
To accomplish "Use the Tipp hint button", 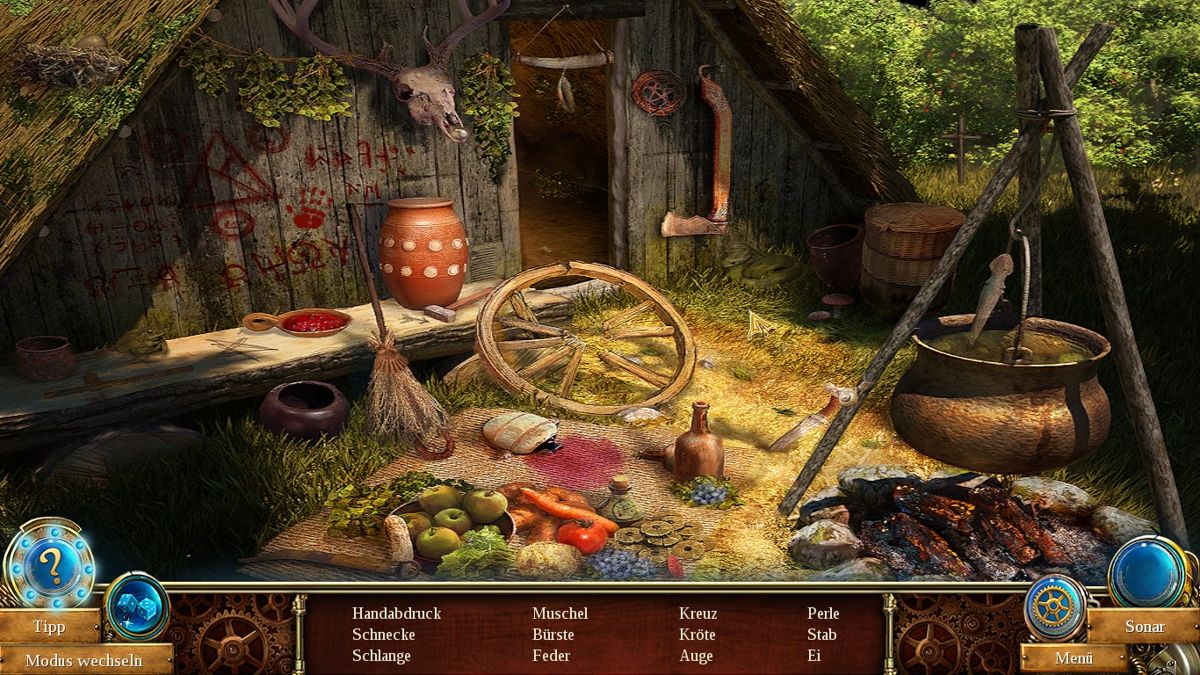I will [x=49, y=627].
